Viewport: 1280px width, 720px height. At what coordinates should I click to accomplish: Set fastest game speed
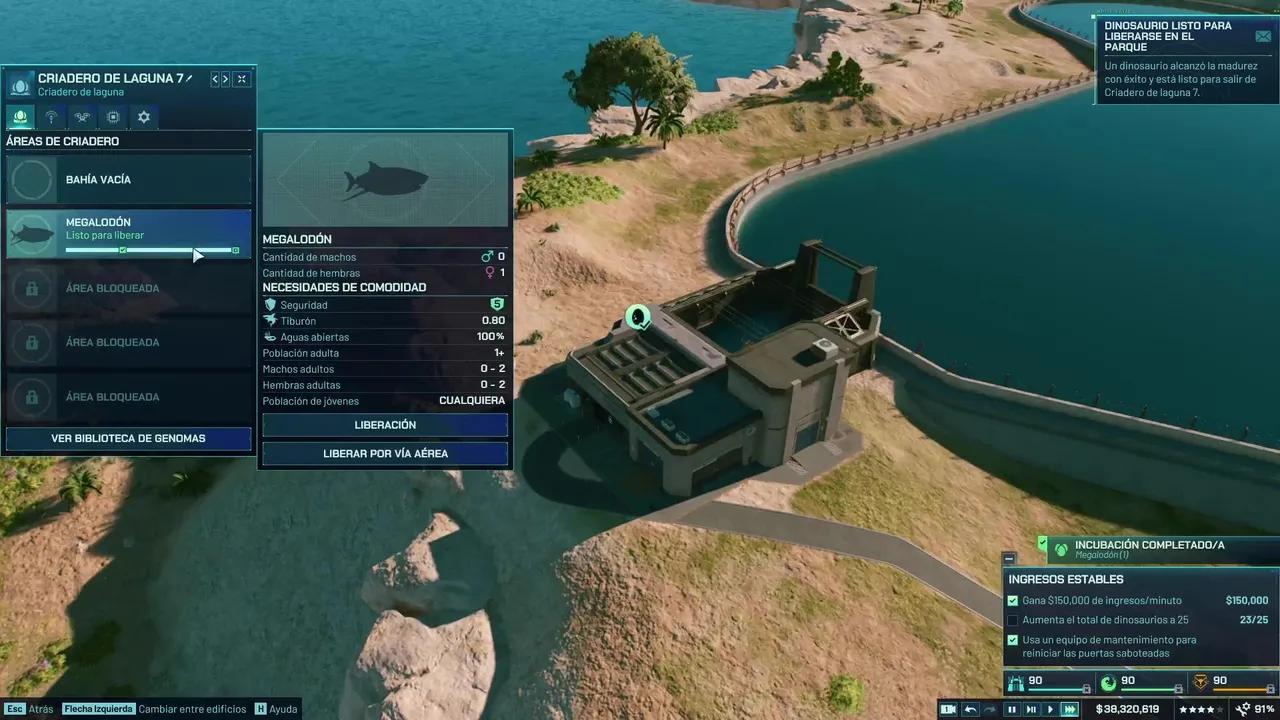tap(1070, 710)
